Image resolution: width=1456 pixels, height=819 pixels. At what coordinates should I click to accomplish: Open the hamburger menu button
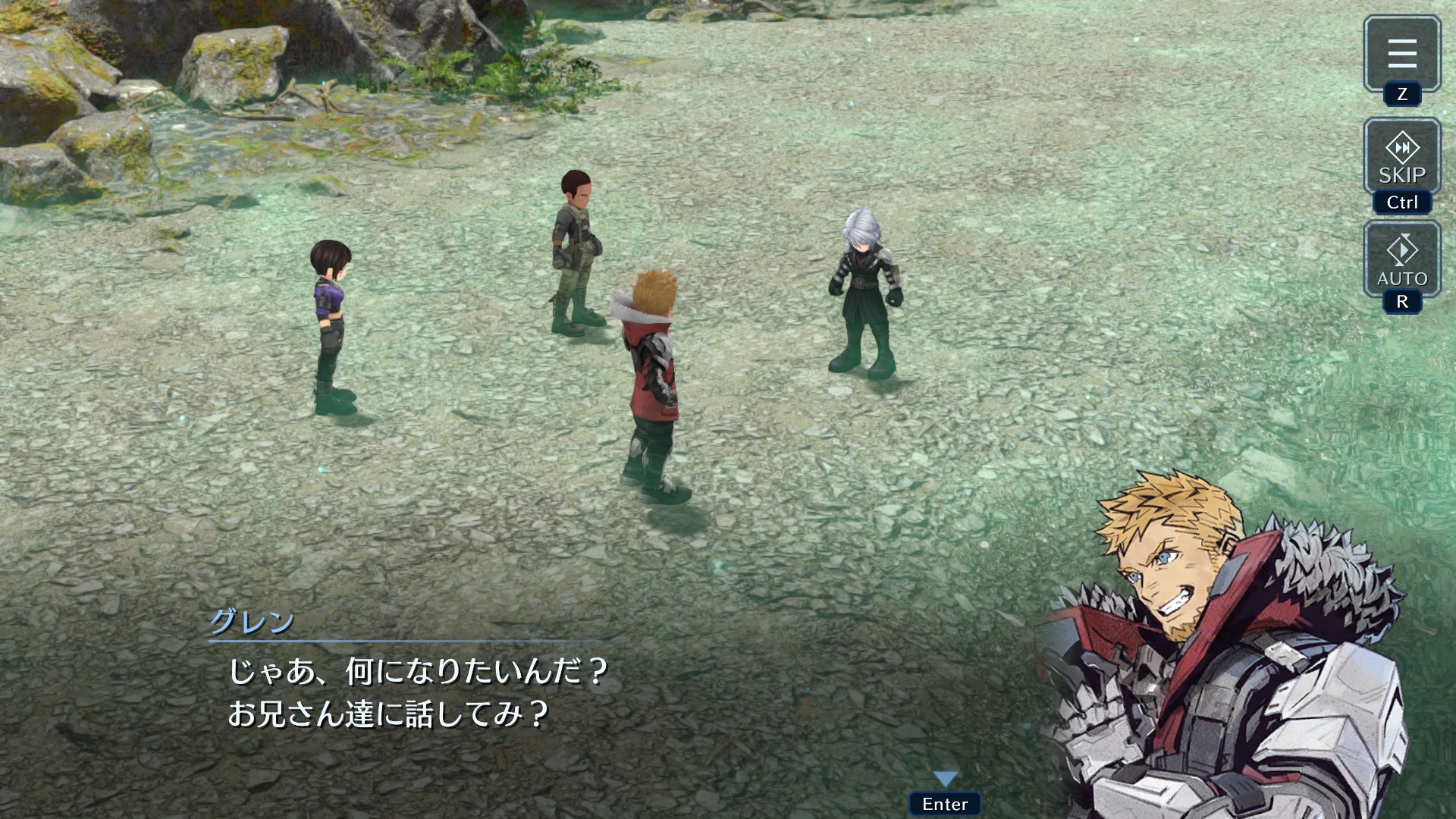pyautogui.click(x=1401, y=54)
